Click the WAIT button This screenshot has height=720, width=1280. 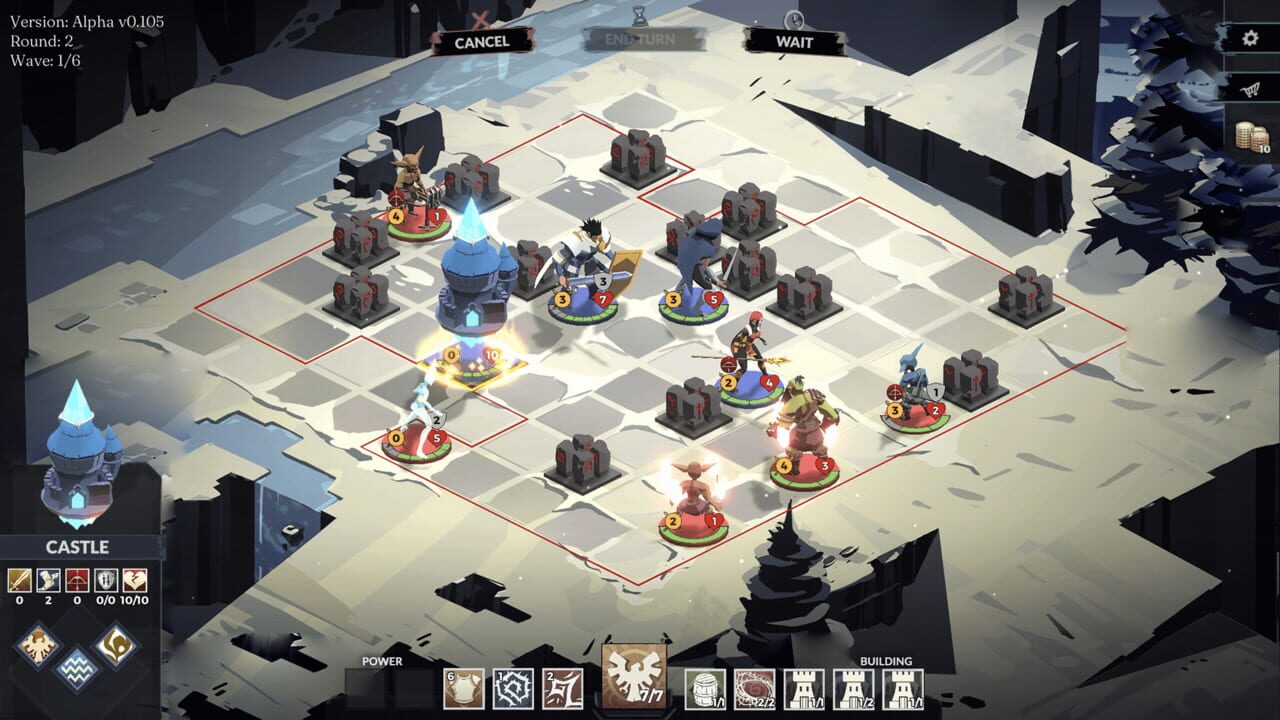pyautogui.click(x=797, y=42)
